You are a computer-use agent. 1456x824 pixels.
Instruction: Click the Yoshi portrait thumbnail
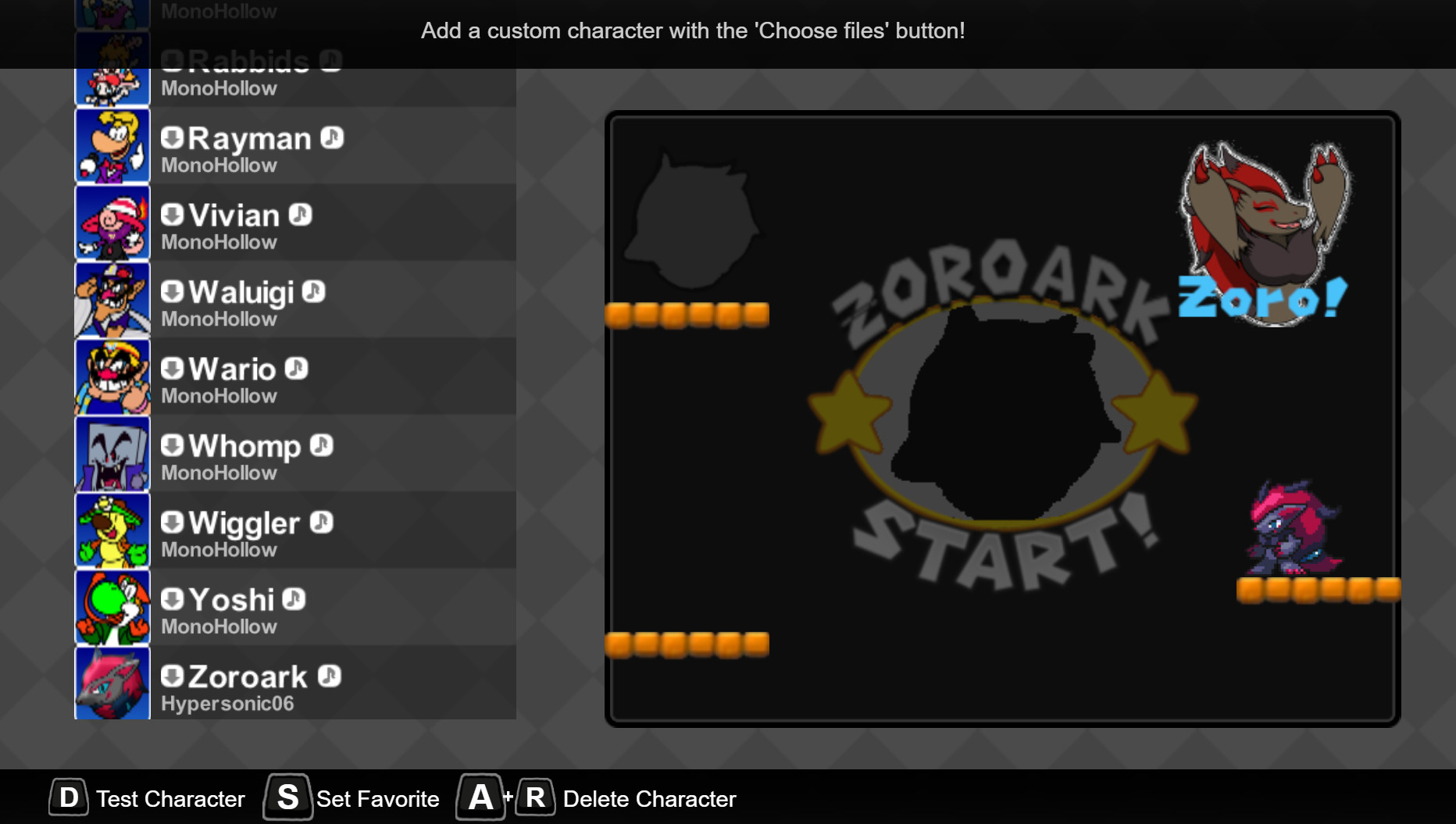[x=112, y=608]
